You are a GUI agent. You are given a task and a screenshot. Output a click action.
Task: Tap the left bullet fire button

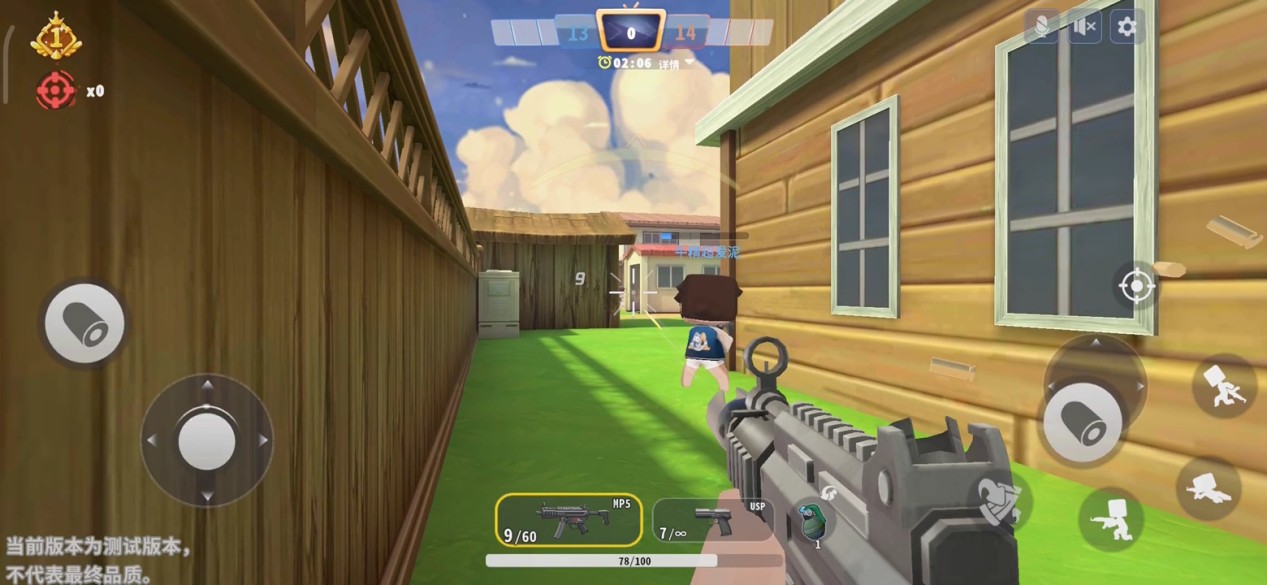(x=85, y=322)
